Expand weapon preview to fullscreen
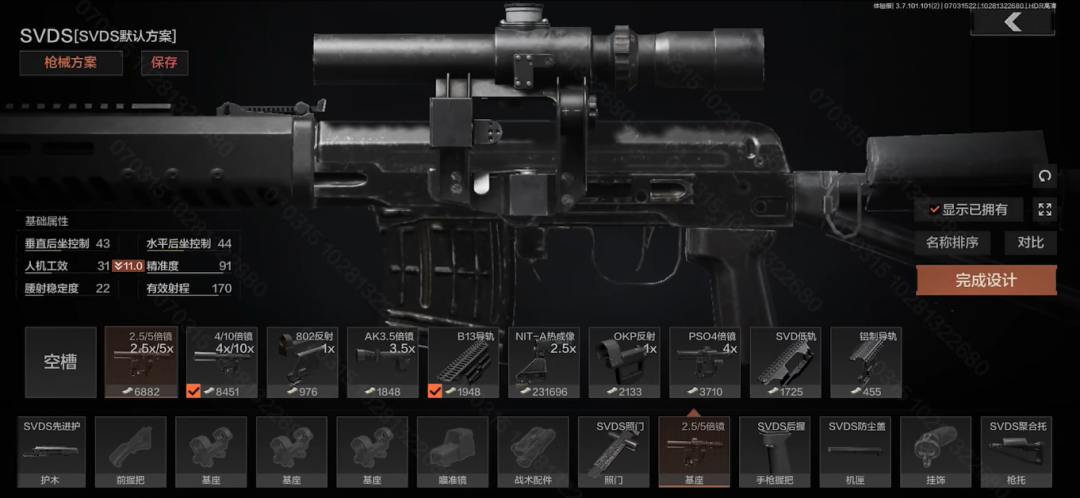1080x498 pixels. pos(1045,210)
